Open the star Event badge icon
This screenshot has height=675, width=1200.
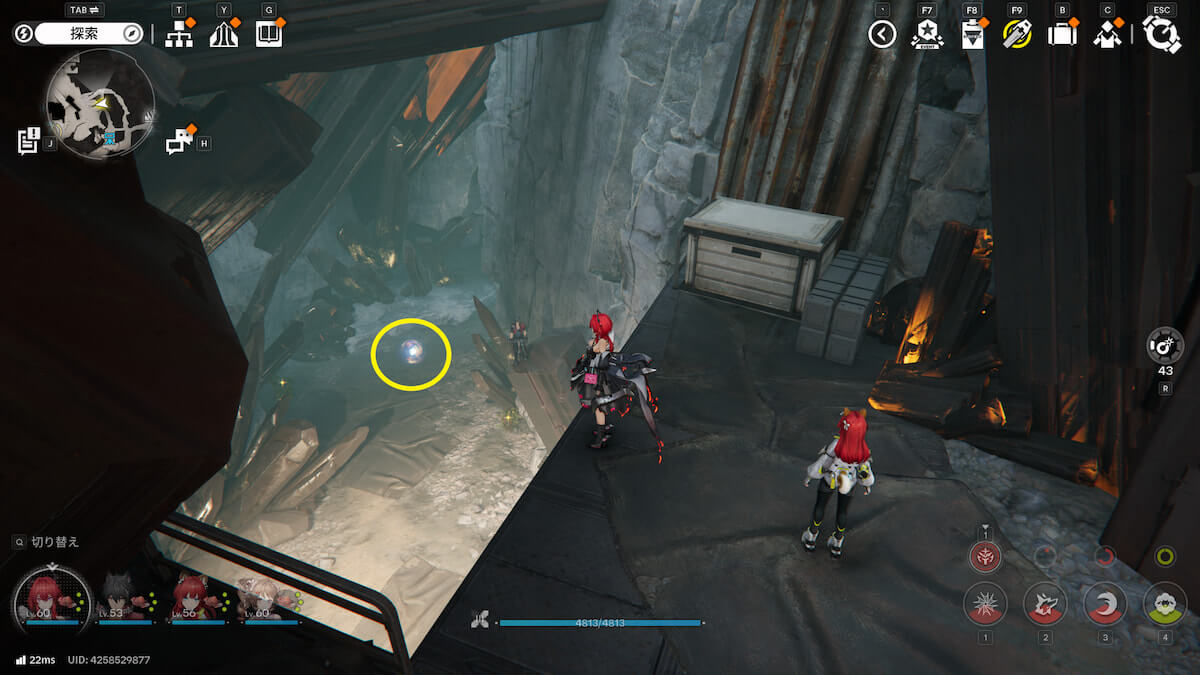[x=927, y=35]
